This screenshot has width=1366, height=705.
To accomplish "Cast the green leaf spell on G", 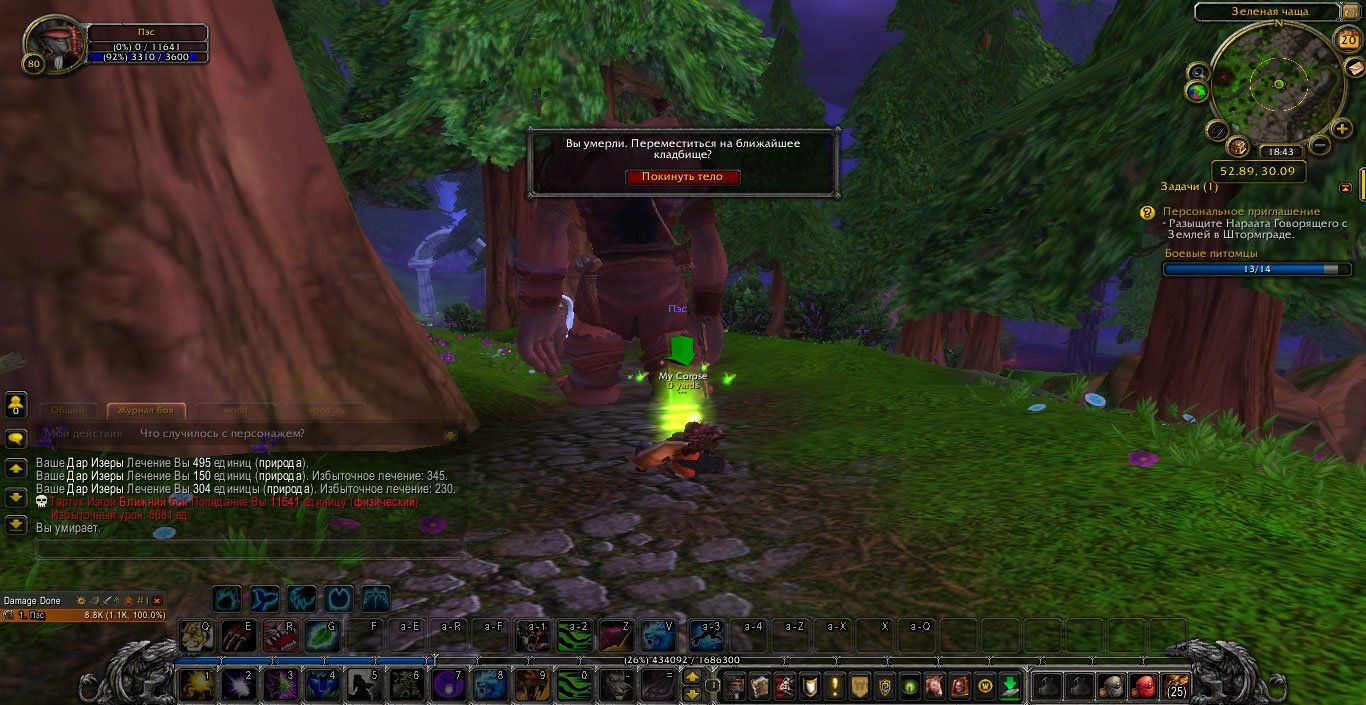I will coord(321,635).
